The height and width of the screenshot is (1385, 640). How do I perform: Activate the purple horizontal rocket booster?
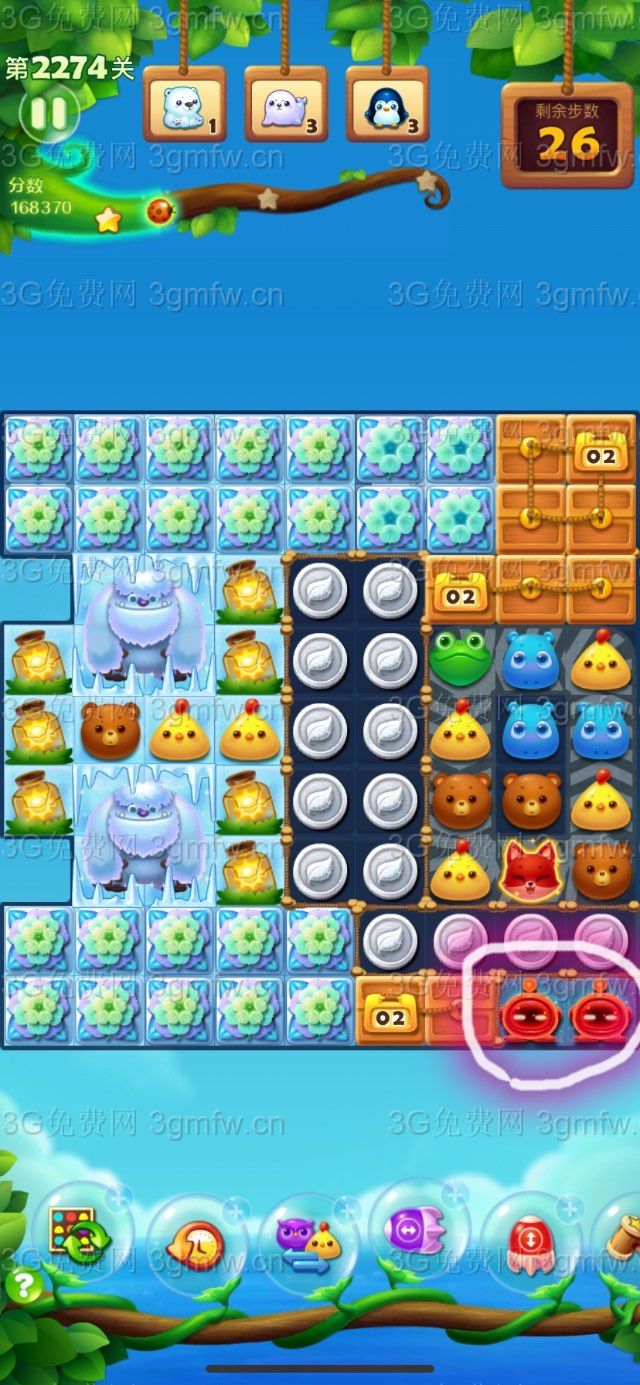(418, 1228)
